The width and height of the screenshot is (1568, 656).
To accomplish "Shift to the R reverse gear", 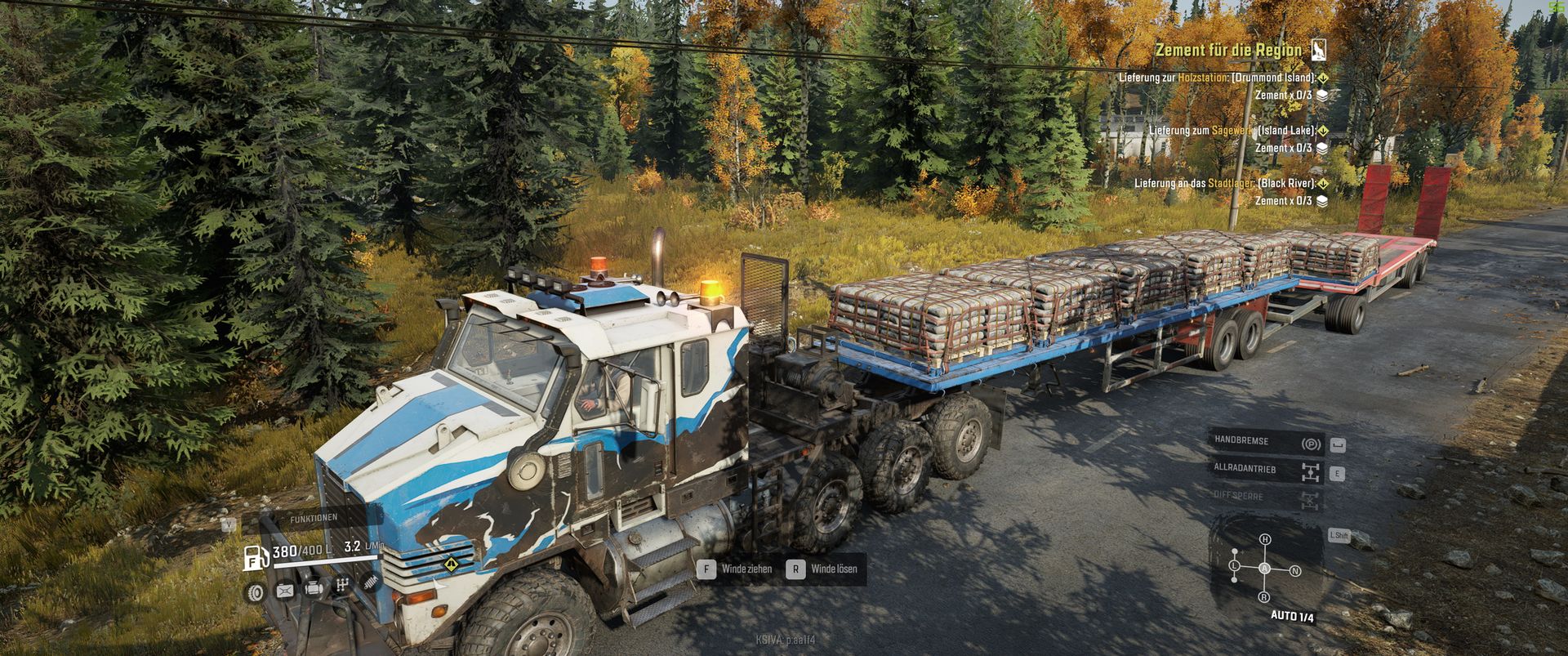I will [x=1264, y=597].
